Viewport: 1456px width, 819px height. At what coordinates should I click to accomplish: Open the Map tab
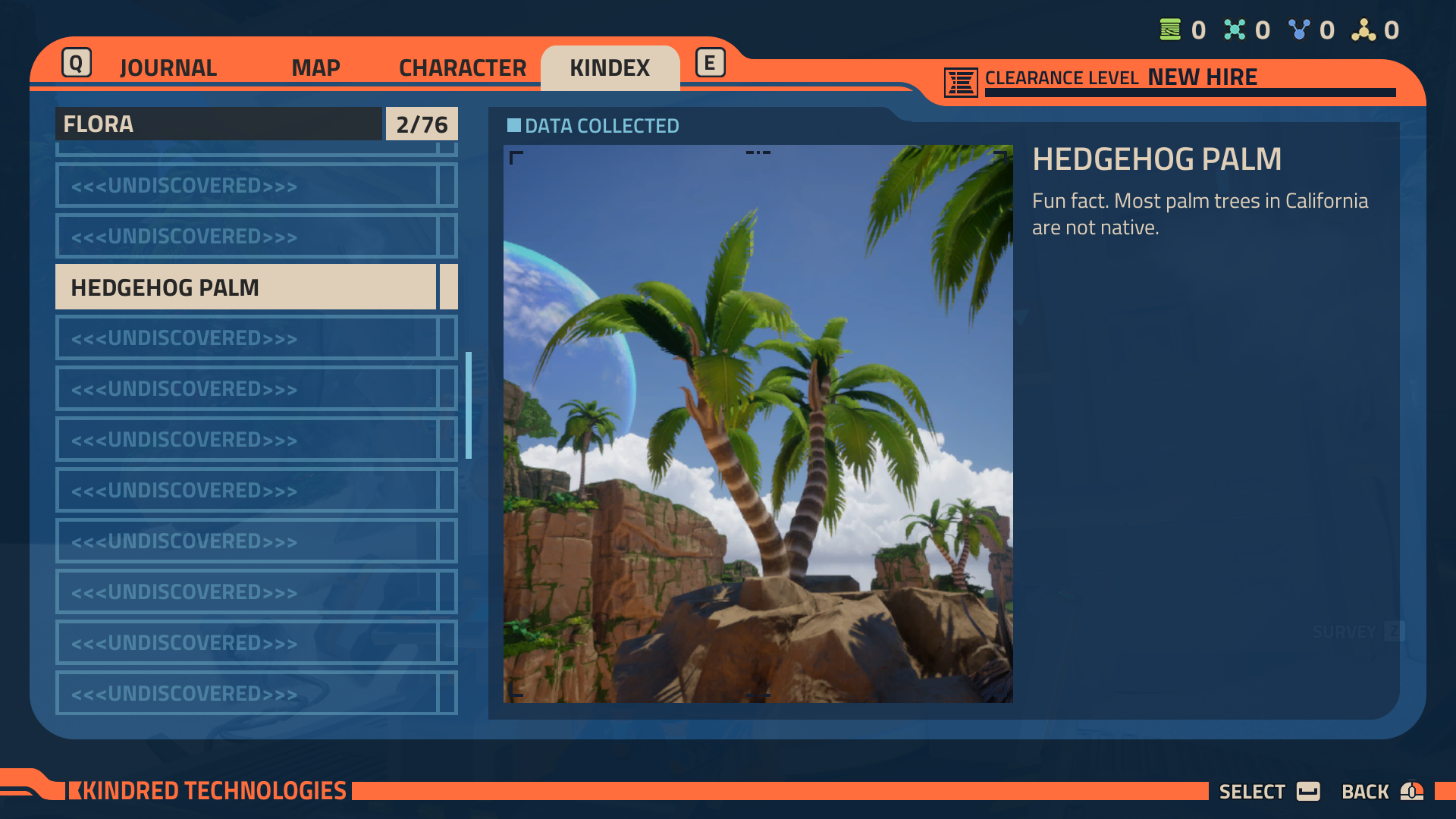click(x=315, y=68)
